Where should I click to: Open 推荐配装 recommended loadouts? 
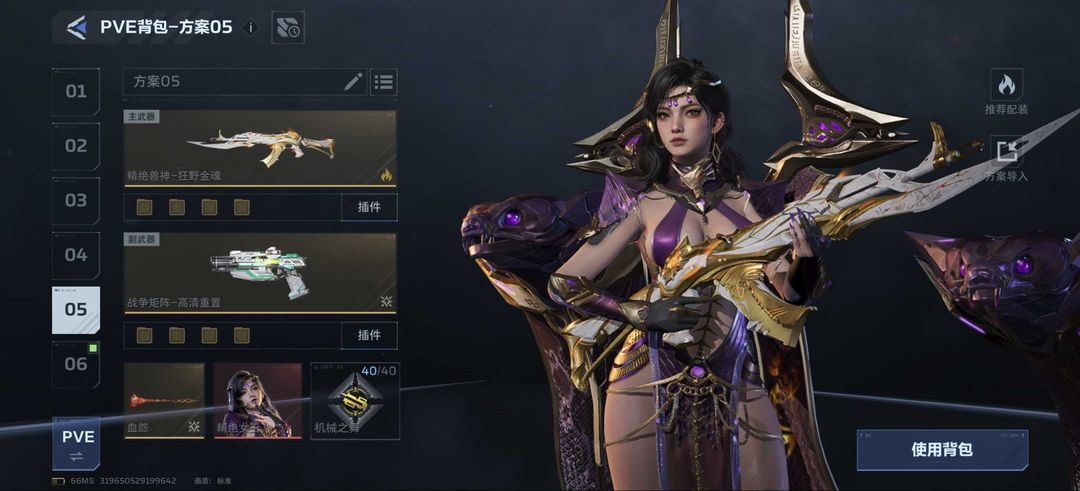[x=1006, y=93]
